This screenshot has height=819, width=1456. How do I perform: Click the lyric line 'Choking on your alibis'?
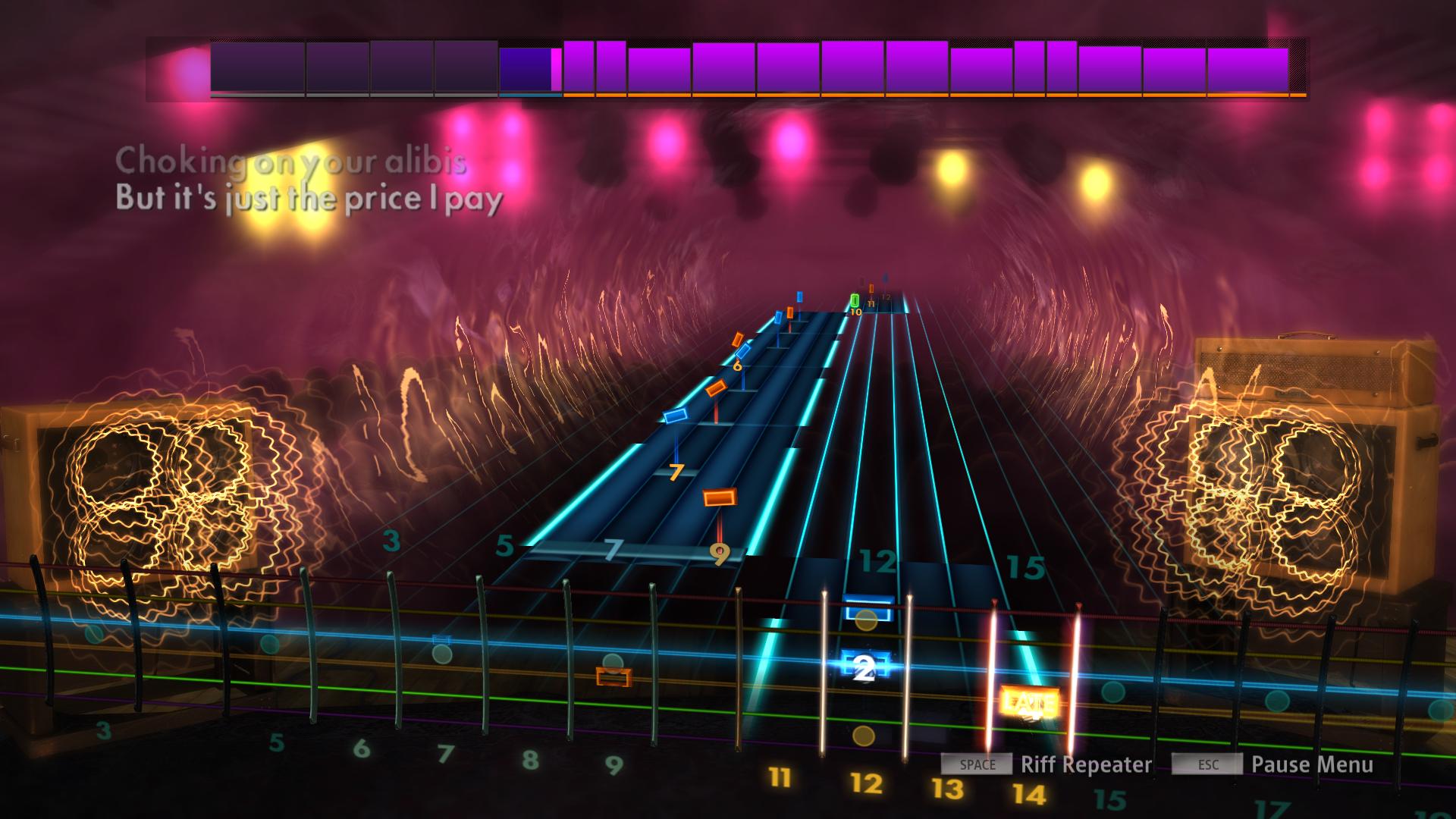pos(292,161)
